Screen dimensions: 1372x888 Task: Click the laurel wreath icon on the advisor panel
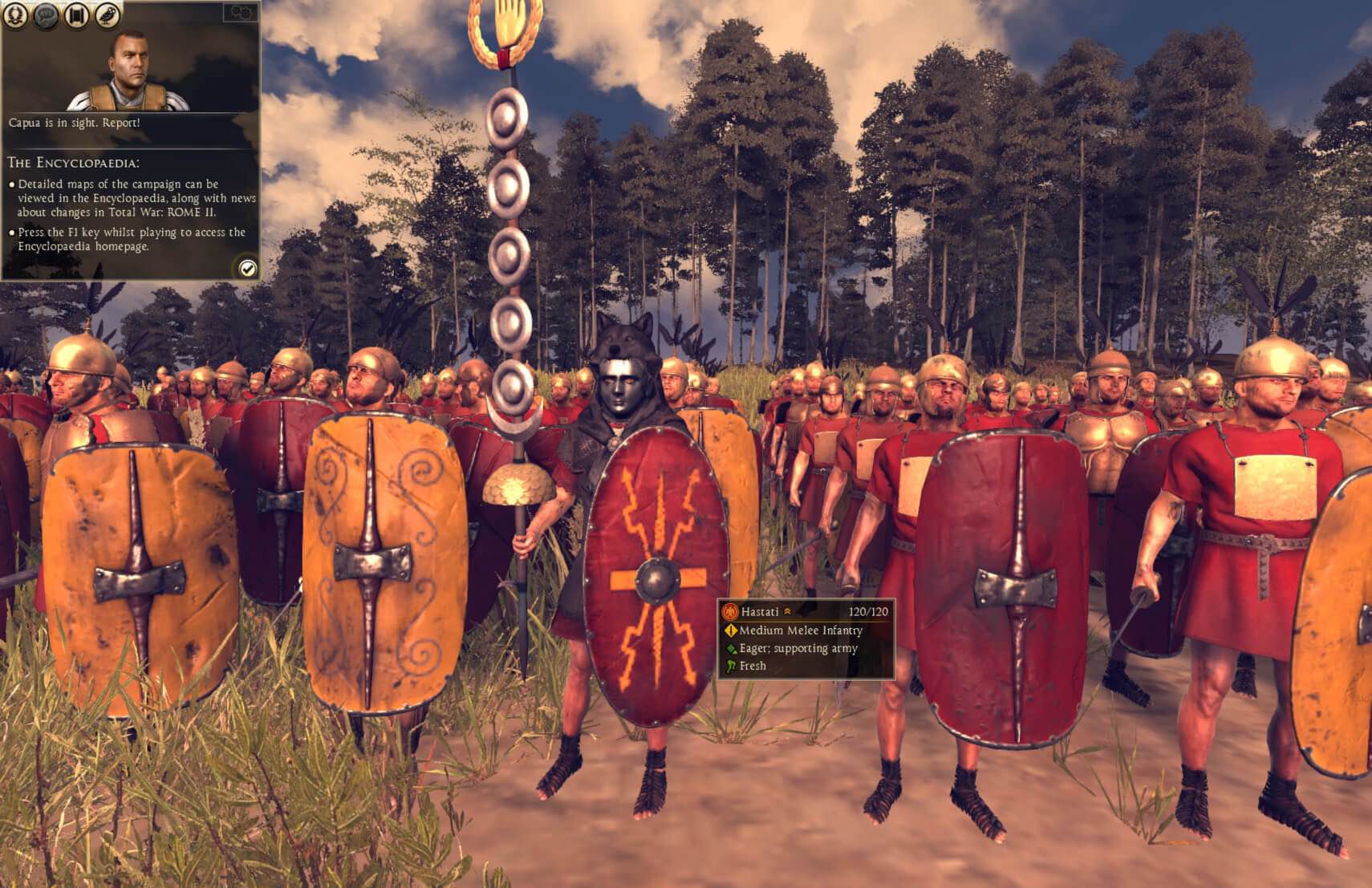pos(14,14)
